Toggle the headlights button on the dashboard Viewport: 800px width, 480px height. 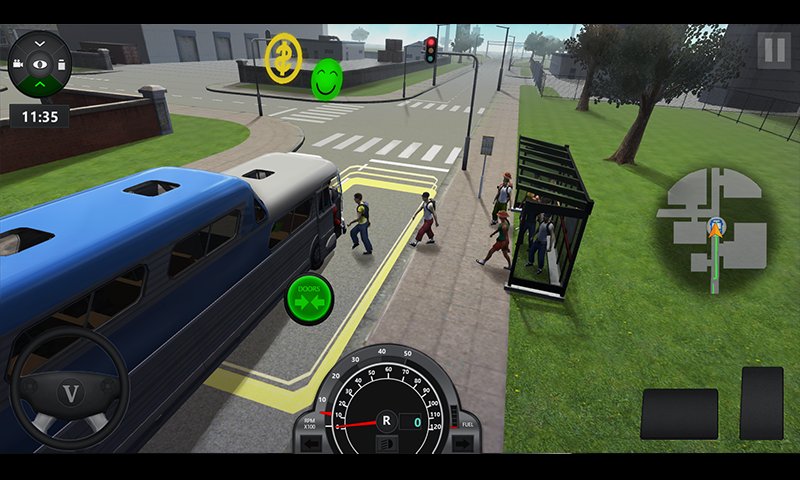pos(386,443)
